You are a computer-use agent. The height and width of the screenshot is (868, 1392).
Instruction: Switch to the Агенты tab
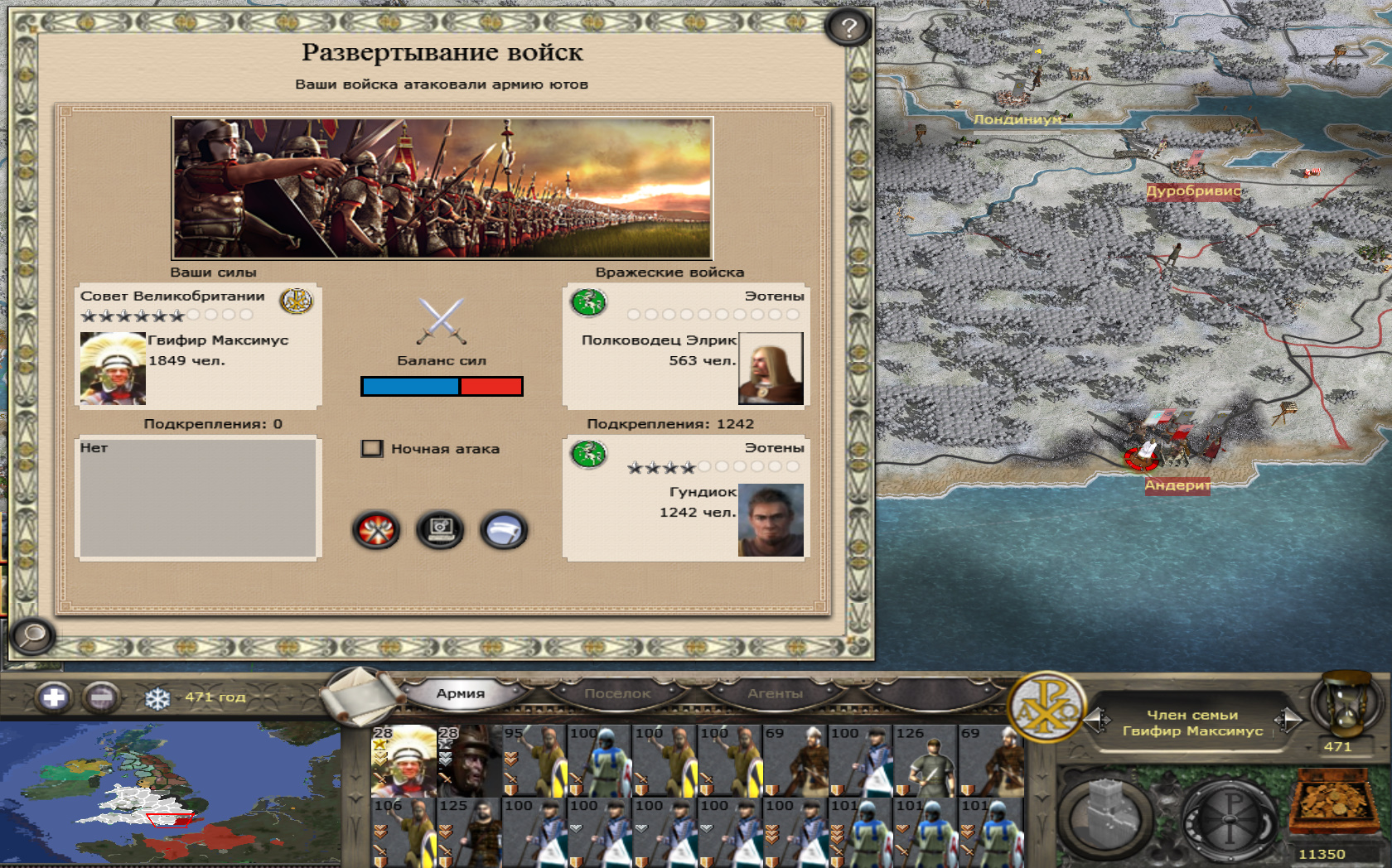(x=775, y=693)
